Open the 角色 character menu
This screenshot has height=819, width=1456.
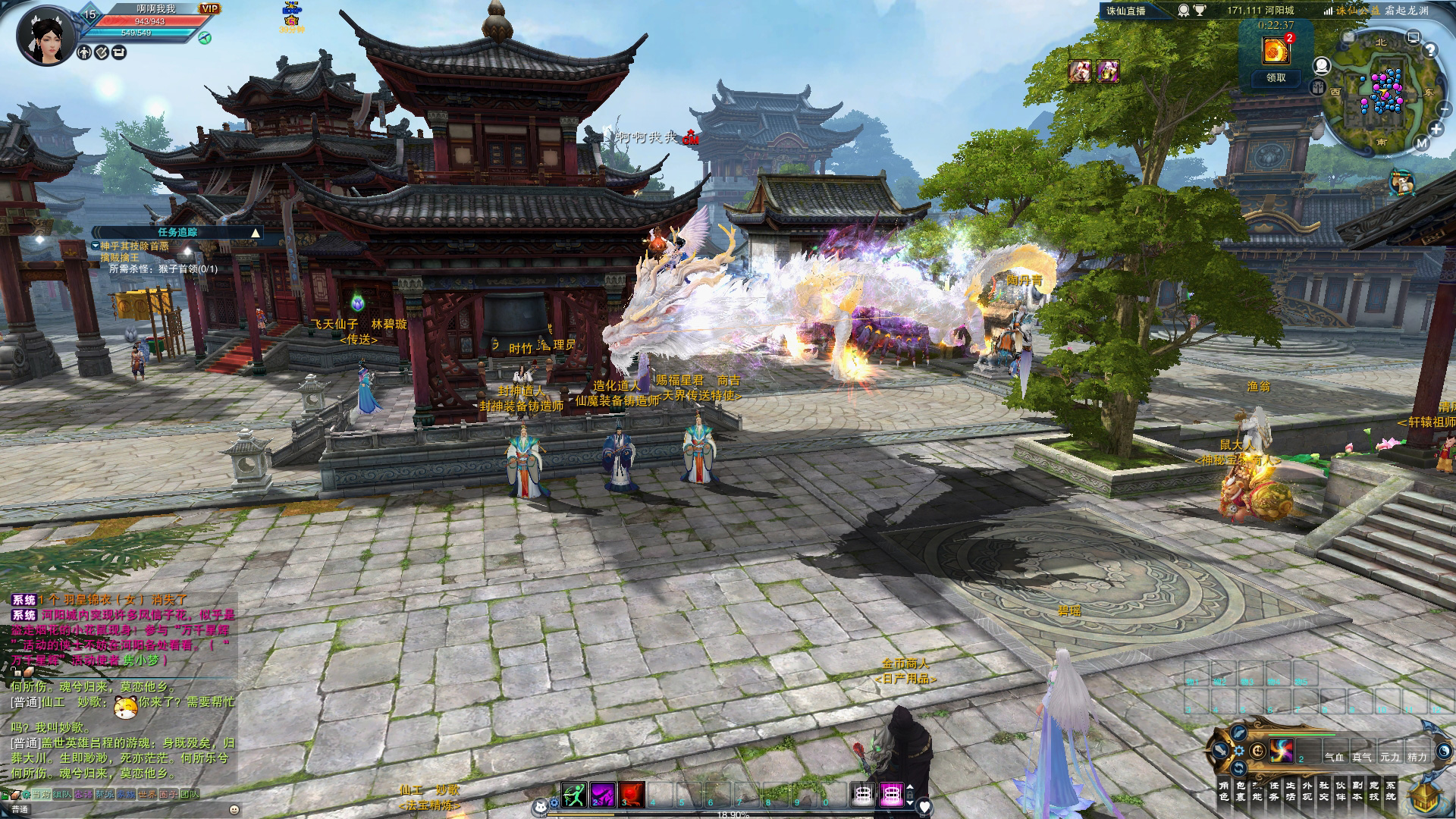[x=1223, y=791]
